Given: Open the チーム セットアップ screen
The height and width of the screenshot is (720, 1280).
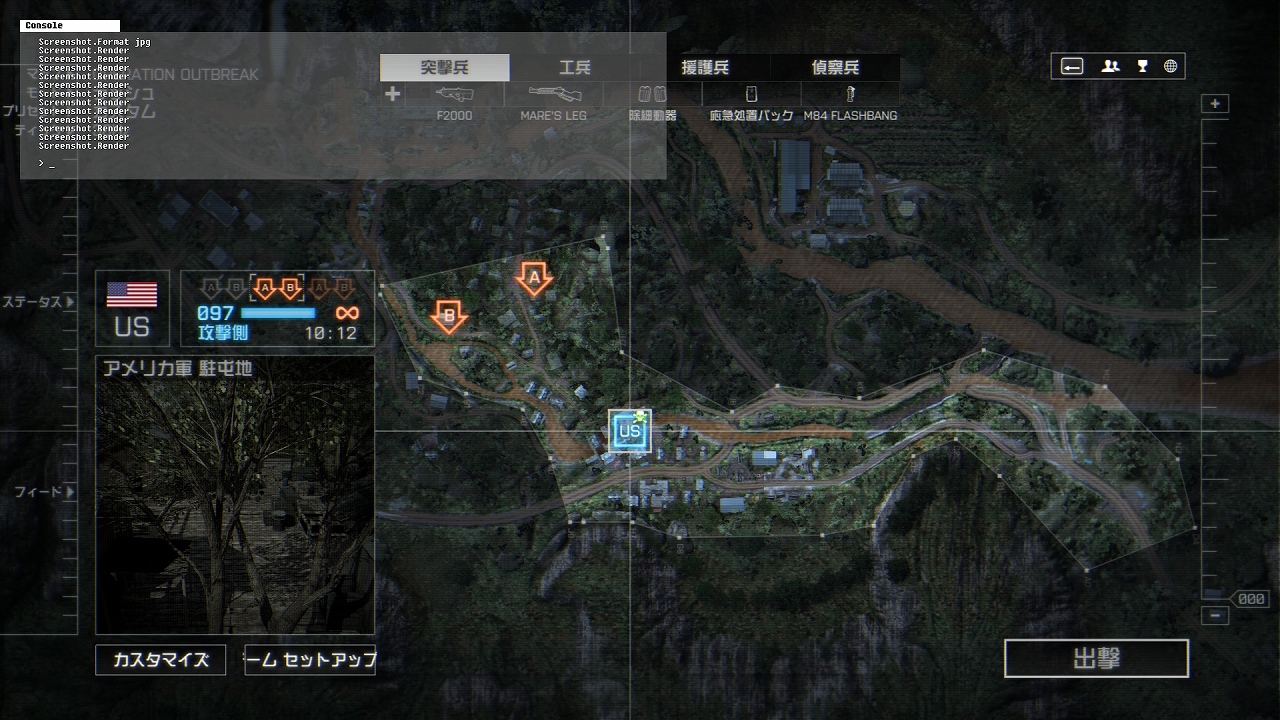Looking at the screenshot, I should tap(310, 660).
